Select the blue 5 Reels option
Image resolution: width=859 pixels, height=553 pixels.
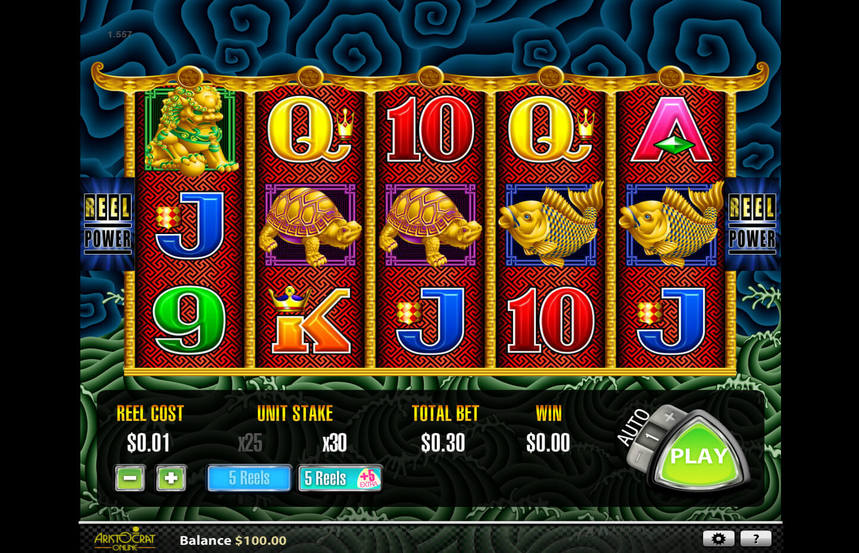(249, 478)
